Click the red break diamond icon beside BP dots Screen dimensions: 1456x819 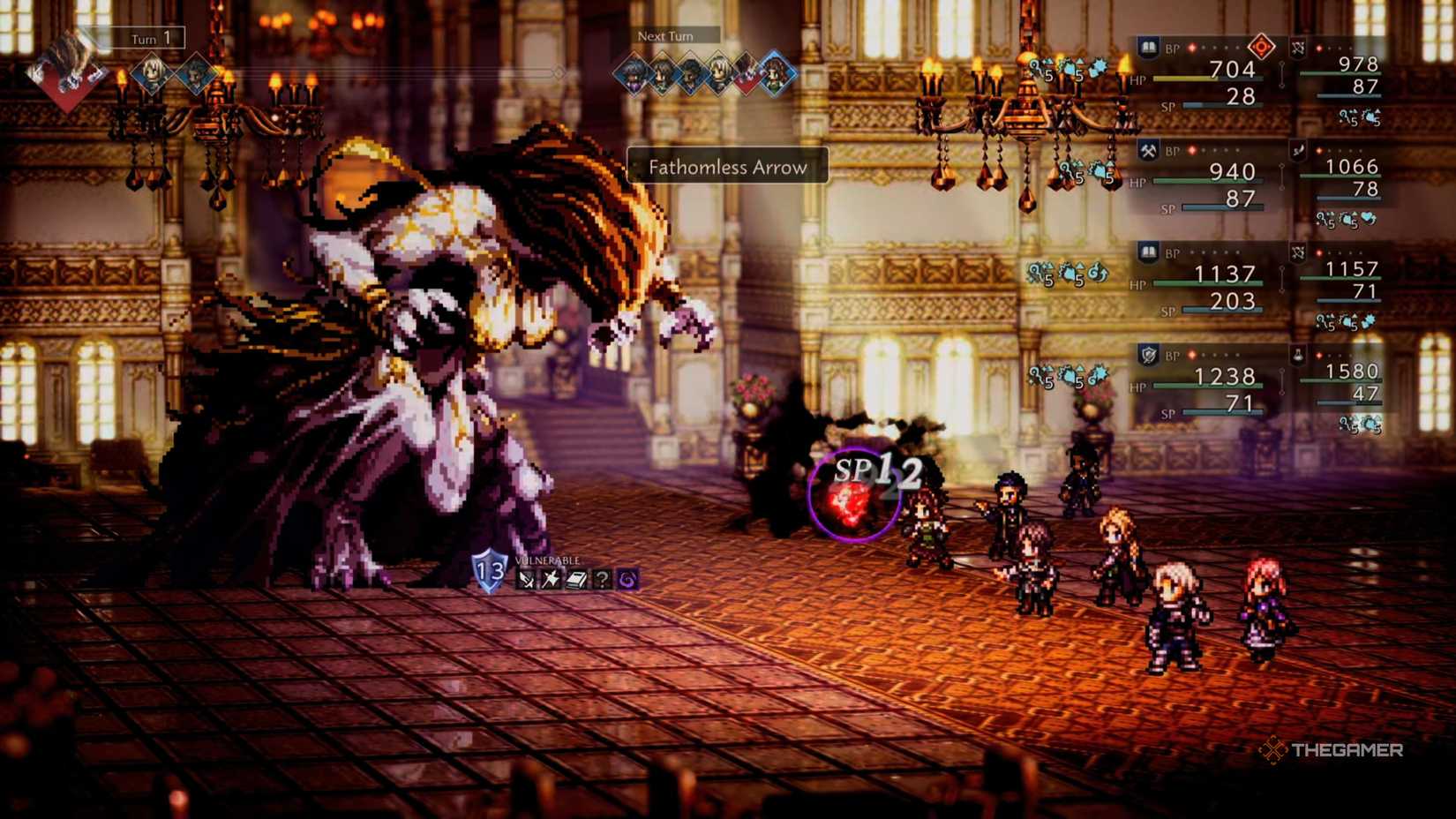coord(1262,46)
